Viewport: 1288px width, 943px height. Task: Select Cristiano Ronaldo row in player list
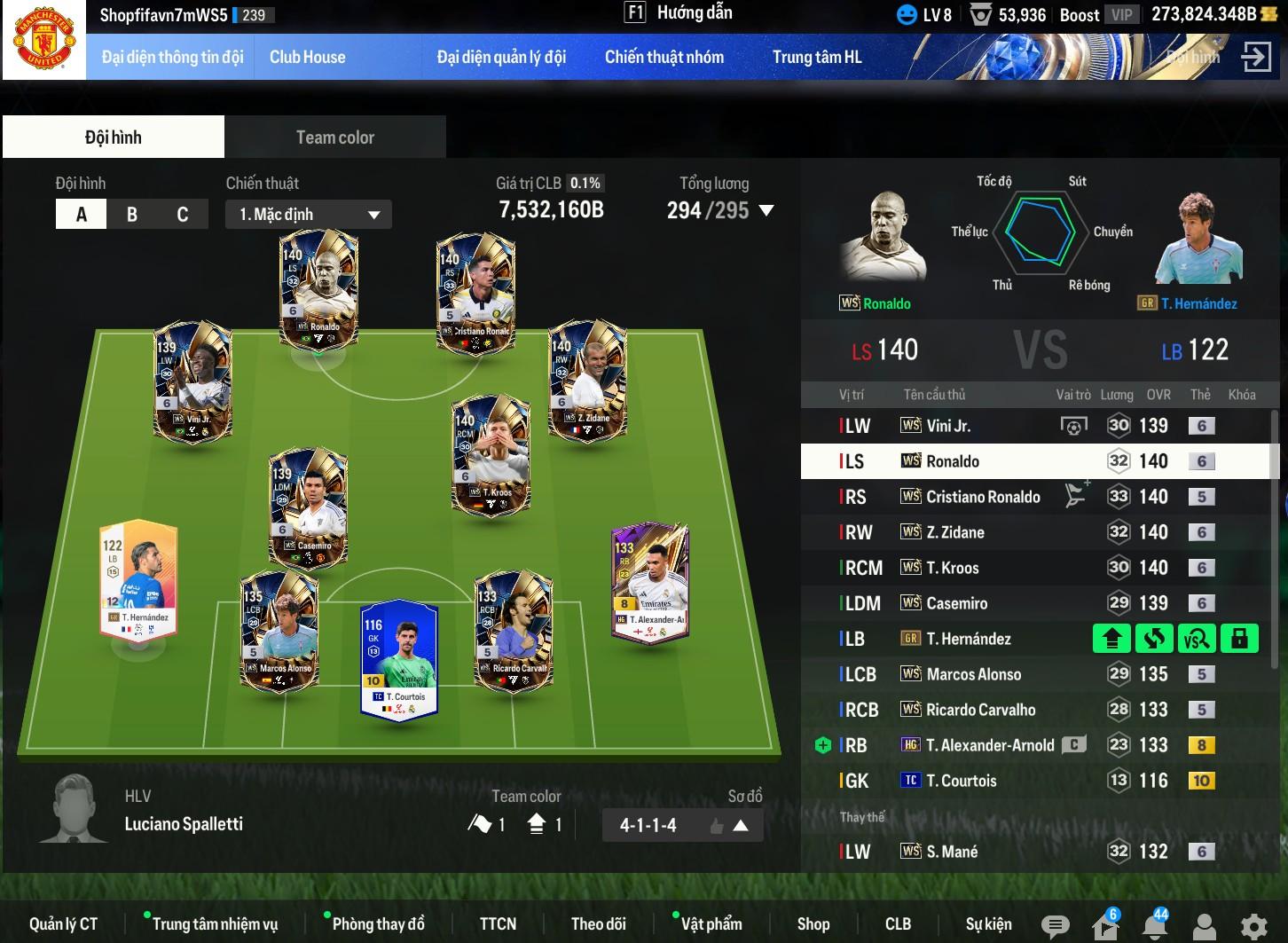pos(982,497)
